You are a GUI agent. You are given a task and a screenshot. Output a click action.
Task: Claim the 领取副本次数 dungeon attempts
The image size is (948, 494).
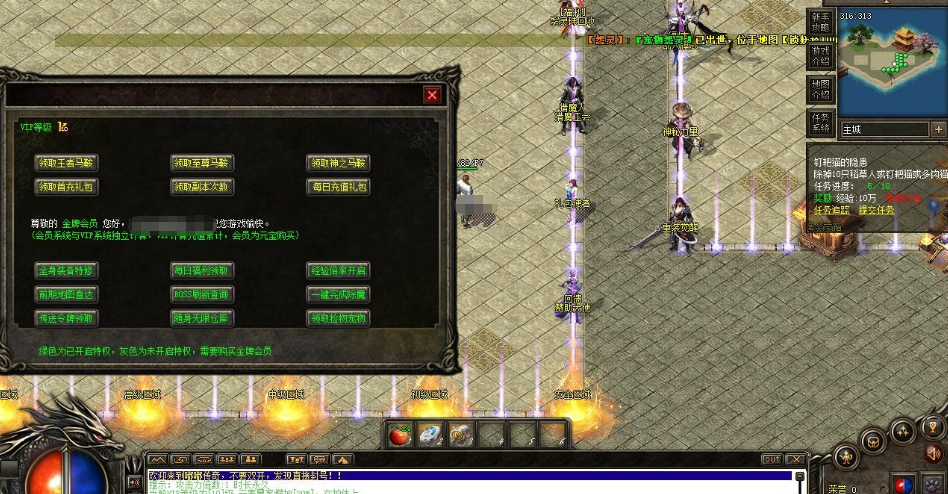coord(202,186)
